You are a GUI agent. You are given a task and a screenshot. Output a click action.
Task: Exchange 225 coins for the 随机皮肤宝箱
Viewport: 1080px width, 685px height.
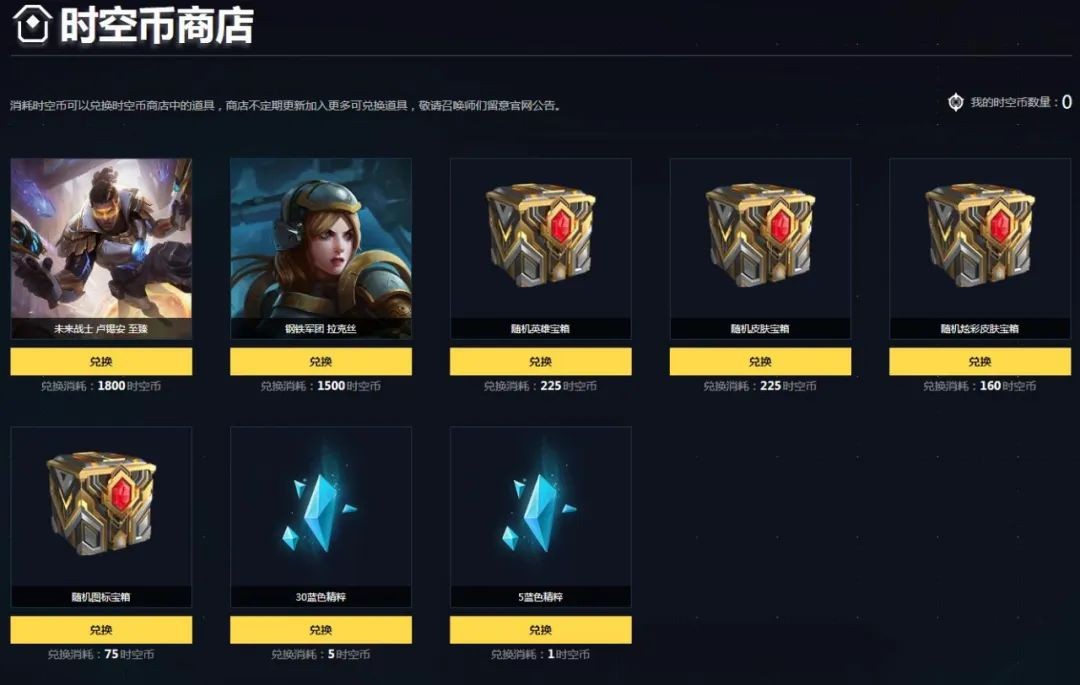point(760,361)
